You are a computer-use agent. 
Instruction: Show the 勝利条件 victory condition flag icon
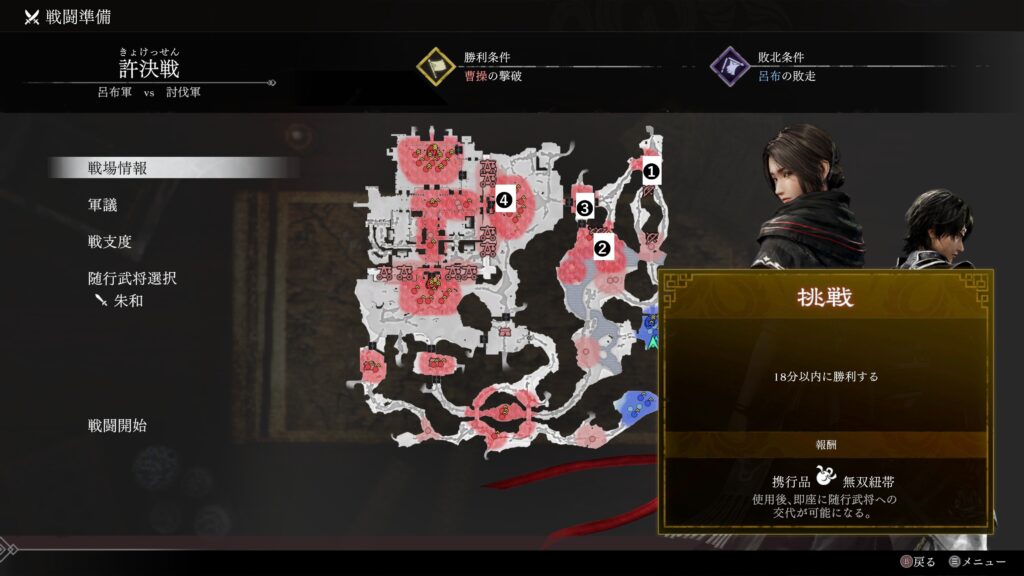[437, 66]
